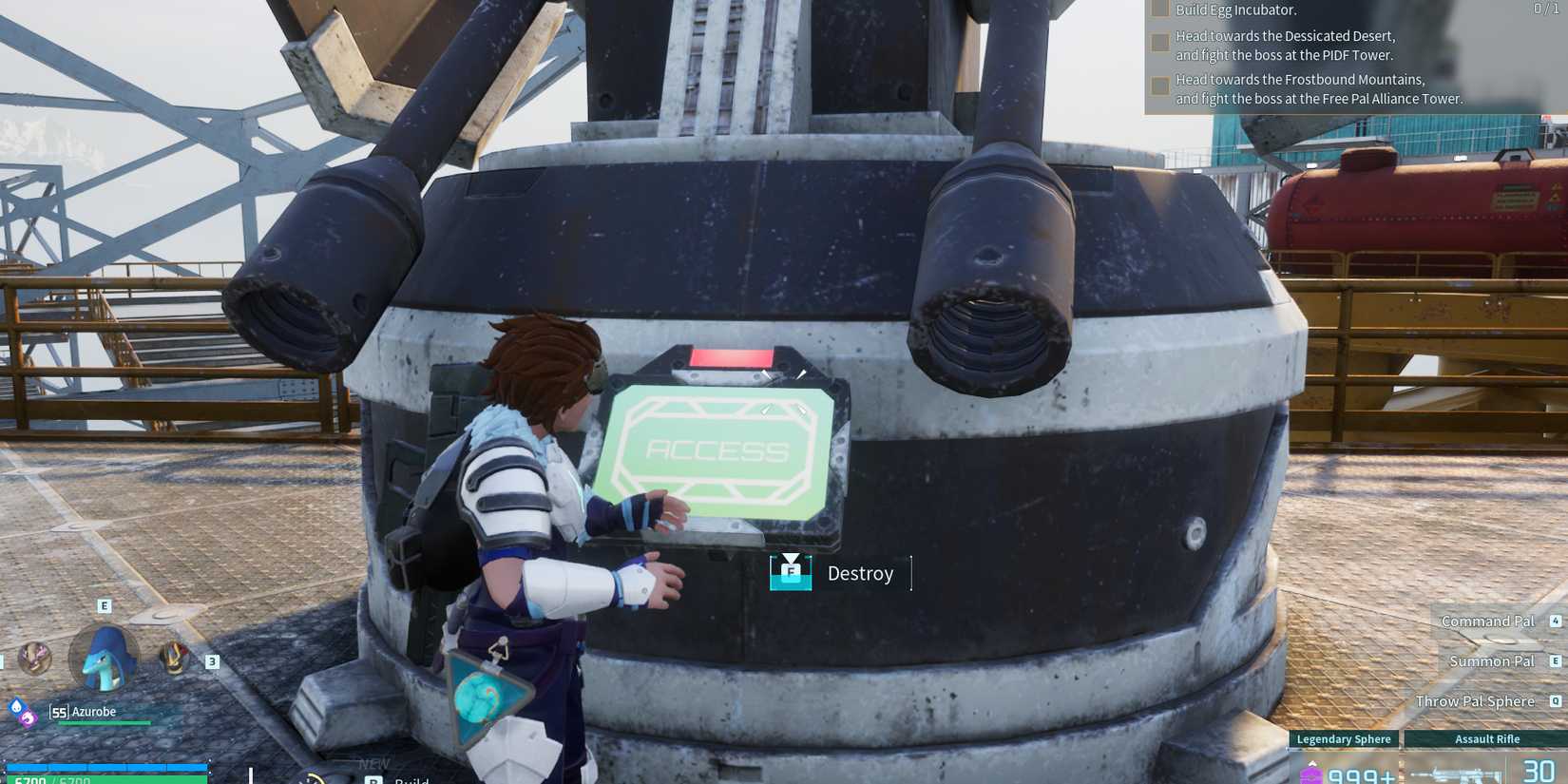Click the water element icon beside Azurobe's name
Viewport: 1568px width, 784px height.
click(16, 706)
